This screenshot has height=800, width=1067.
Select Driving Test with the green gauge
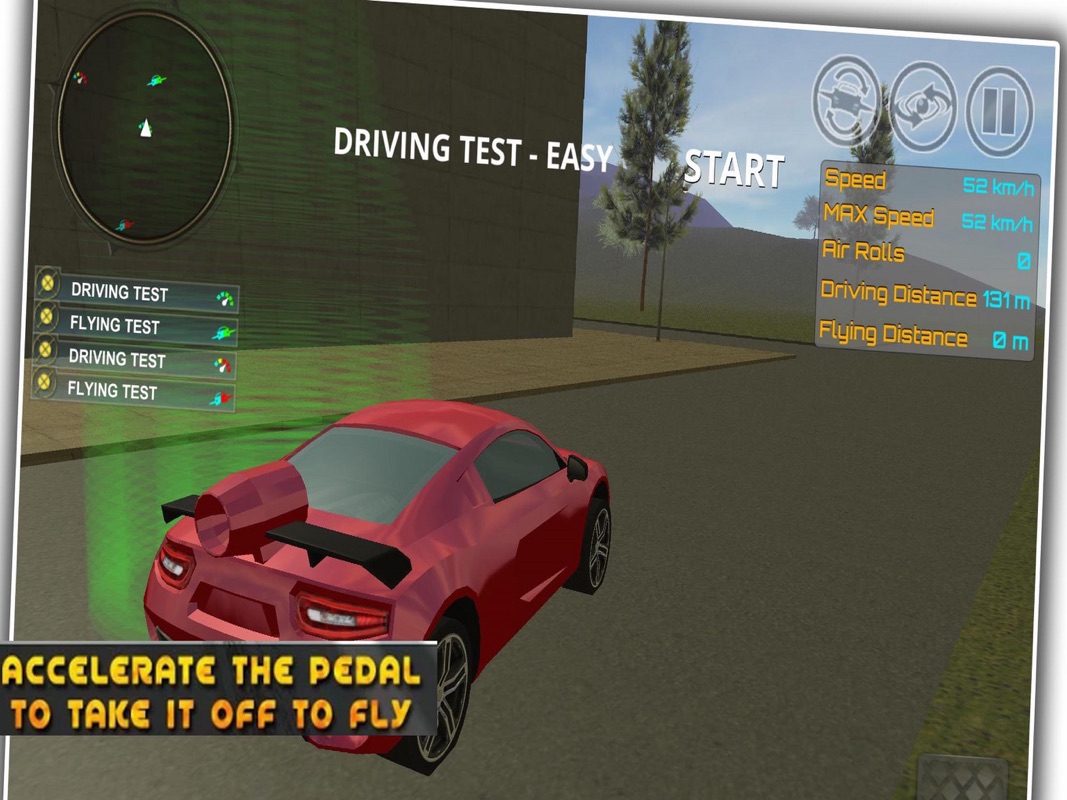[137, 294]
